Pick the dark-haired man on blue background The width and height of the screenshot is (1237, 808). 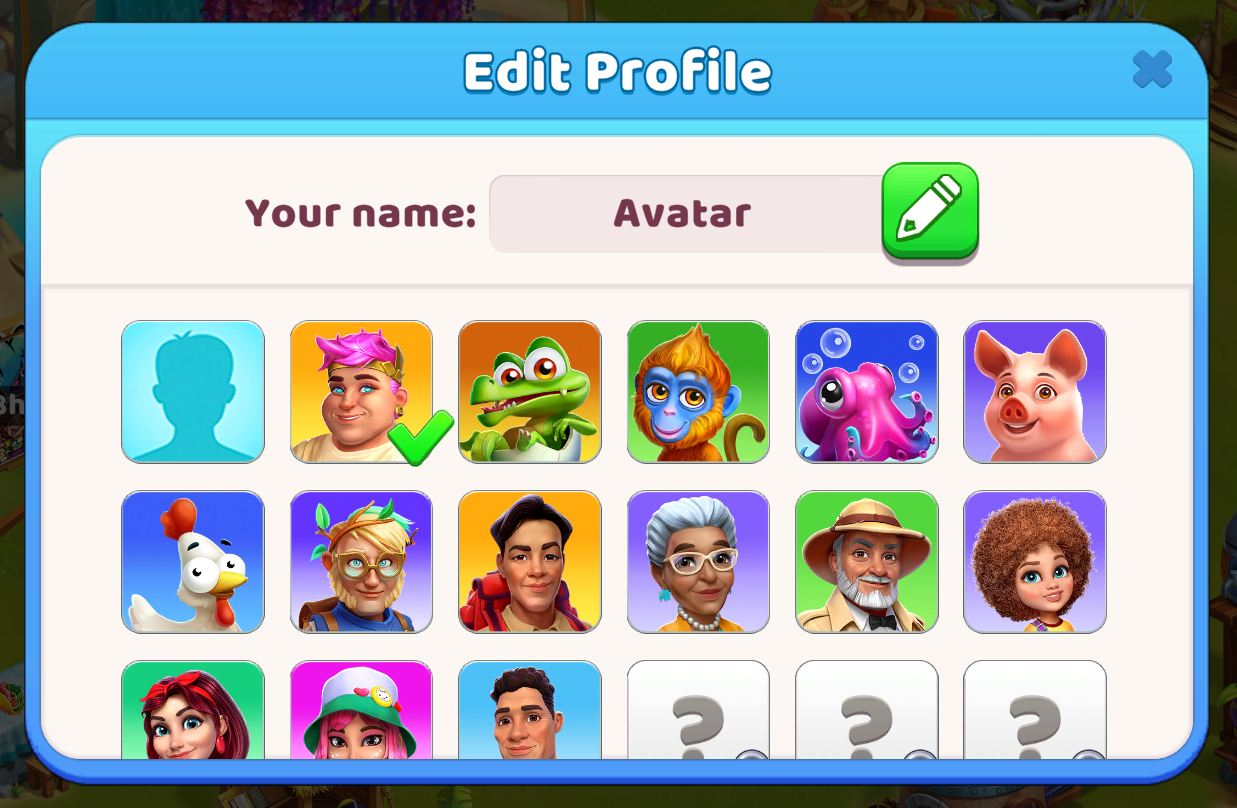530,710
